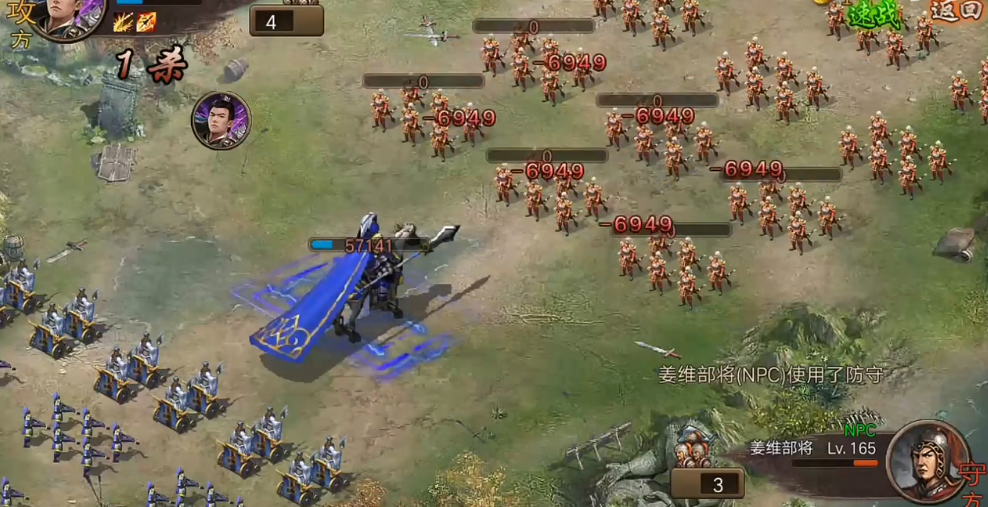Screen dimensions: 988x507
Task: Activate the green 速战 quick battle button
Action: point(873,14)
